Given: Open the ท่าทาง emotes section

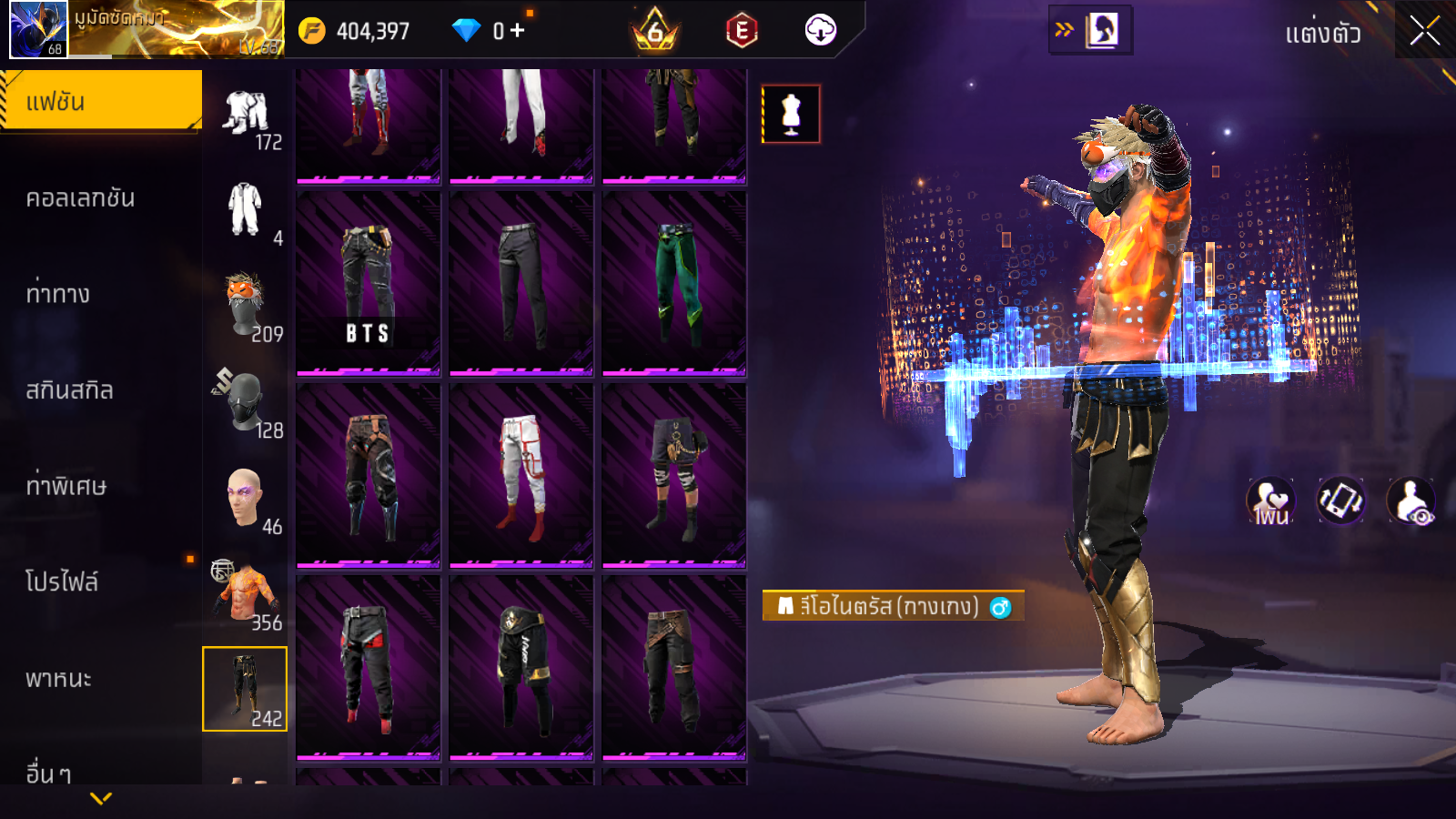Looking at the screenshot, I should point(58,294).
